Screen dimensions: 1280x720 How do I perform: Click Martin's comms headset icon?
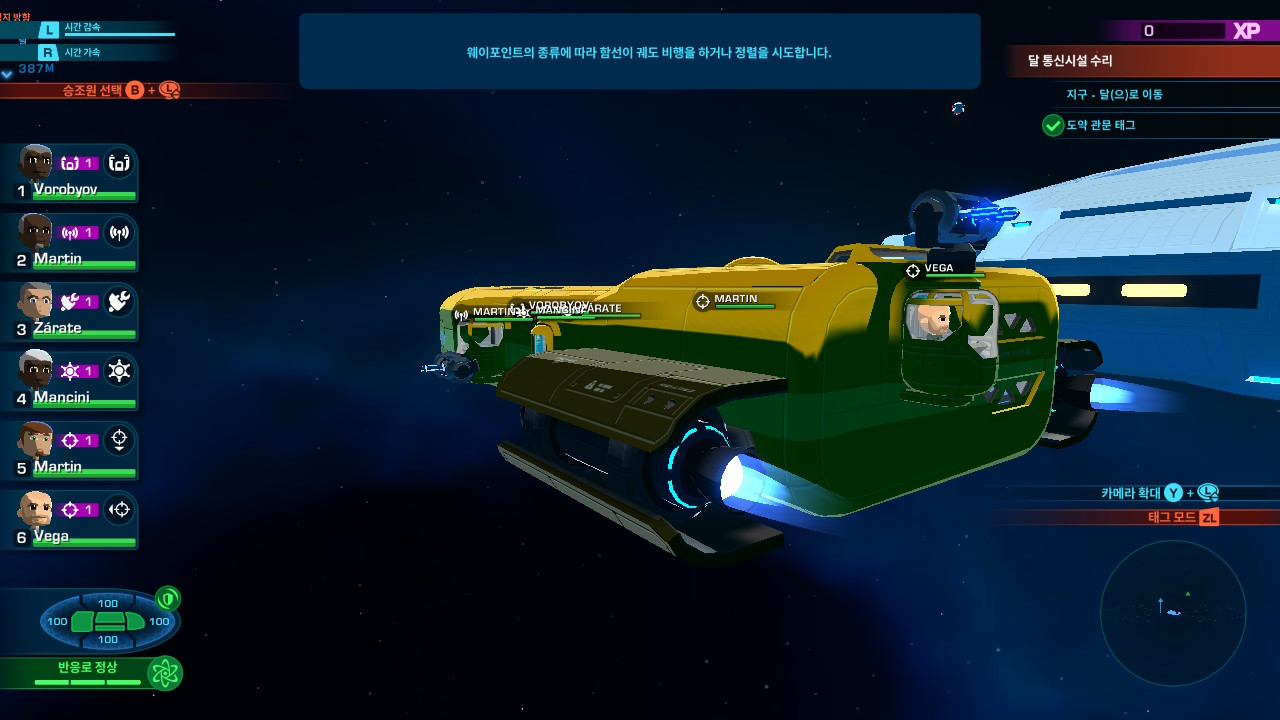click(x=120, y=232)
